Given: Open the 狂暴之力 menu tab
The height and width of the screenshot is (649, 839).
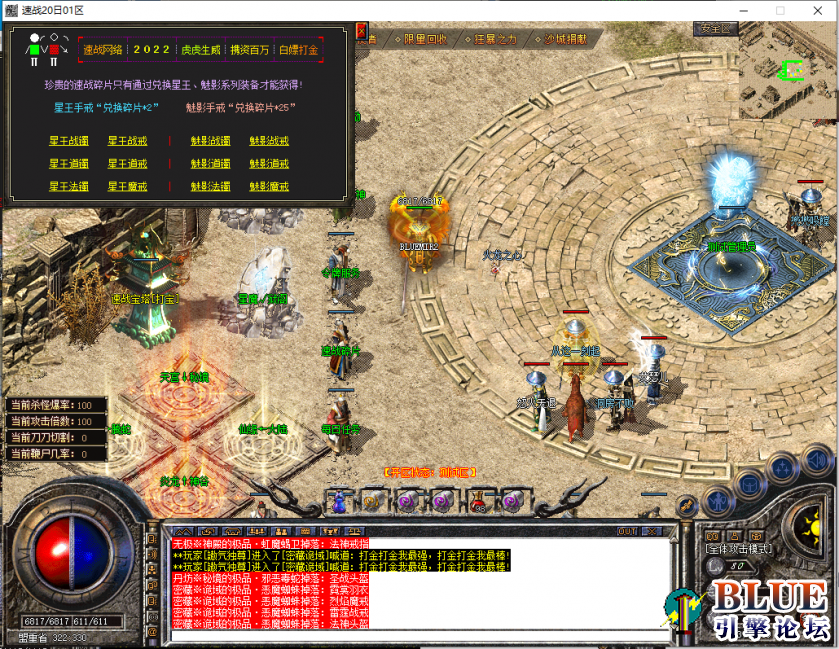Looking at the screenshot, I should 495,39.
